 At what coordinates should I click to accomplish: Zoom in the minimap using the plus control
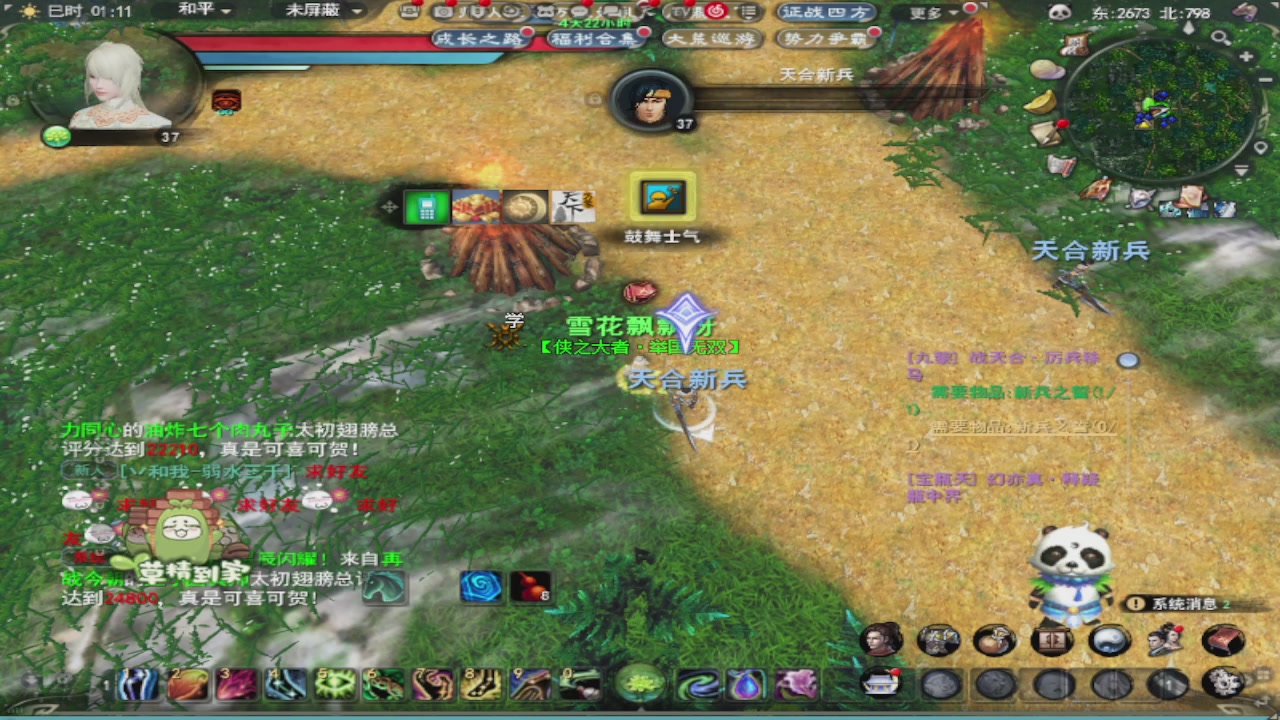click(1245, 56)
